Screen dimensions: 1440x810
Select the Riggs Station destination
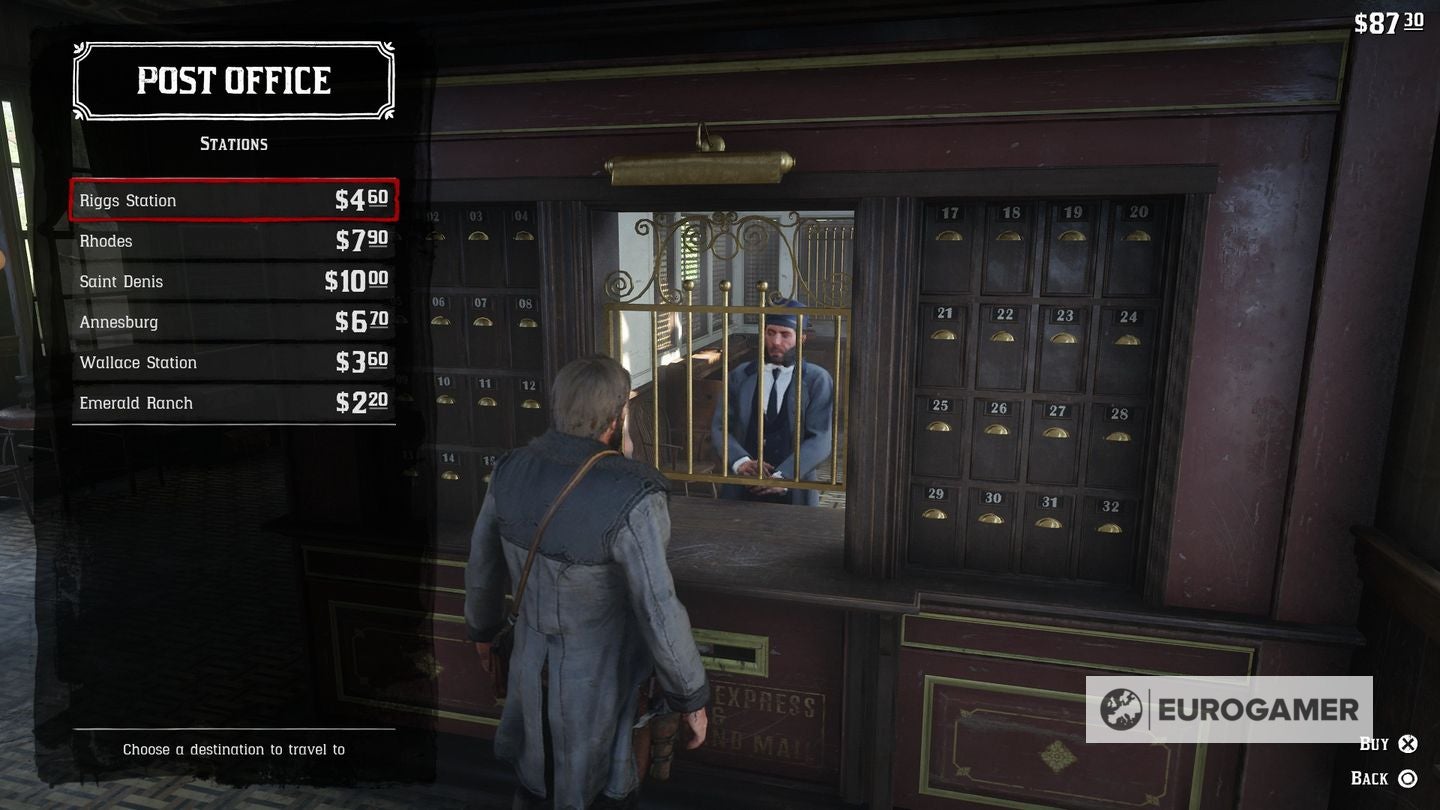129,200
